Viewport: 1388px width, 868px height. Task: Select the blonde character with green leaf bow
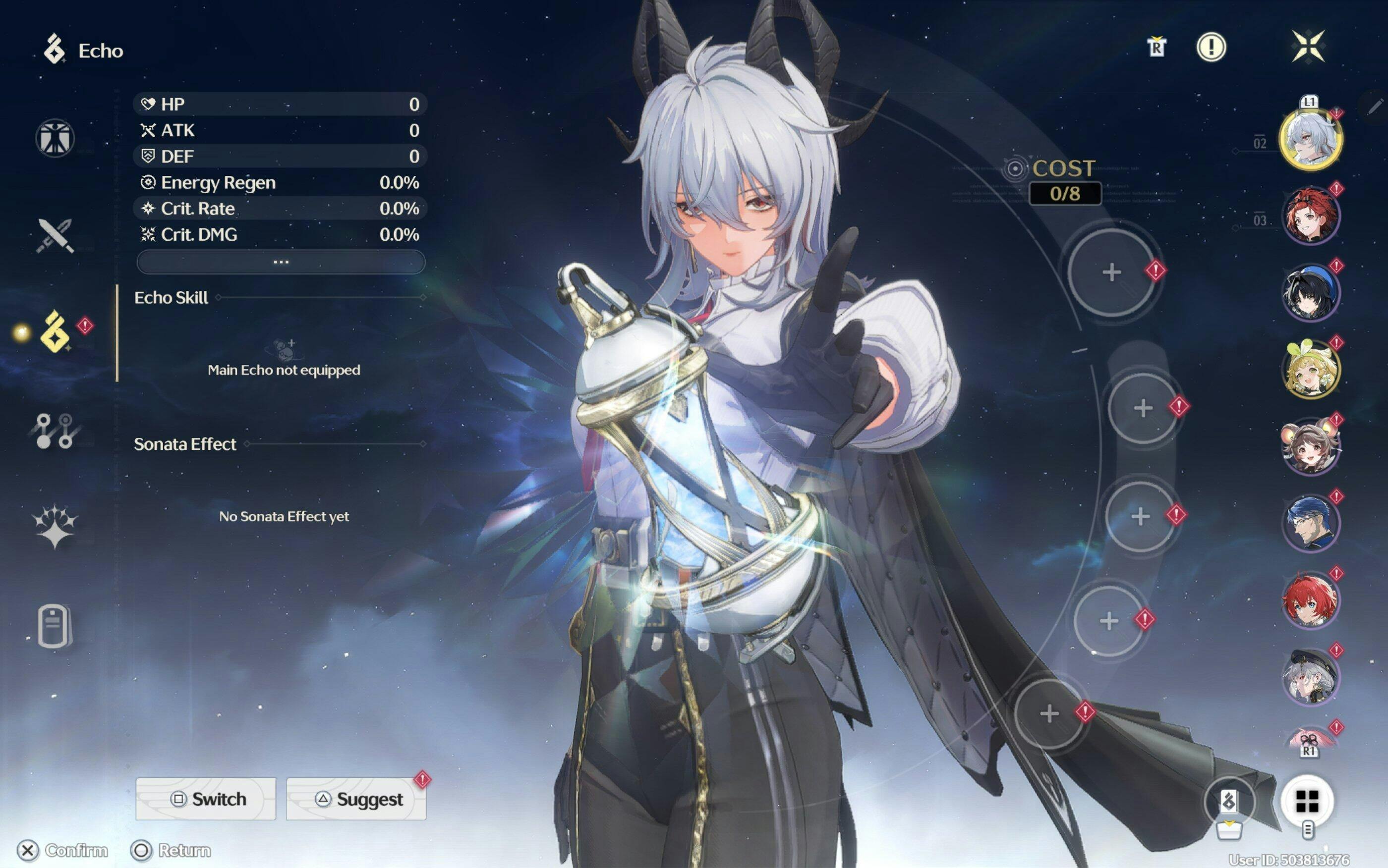[1311, 370]
